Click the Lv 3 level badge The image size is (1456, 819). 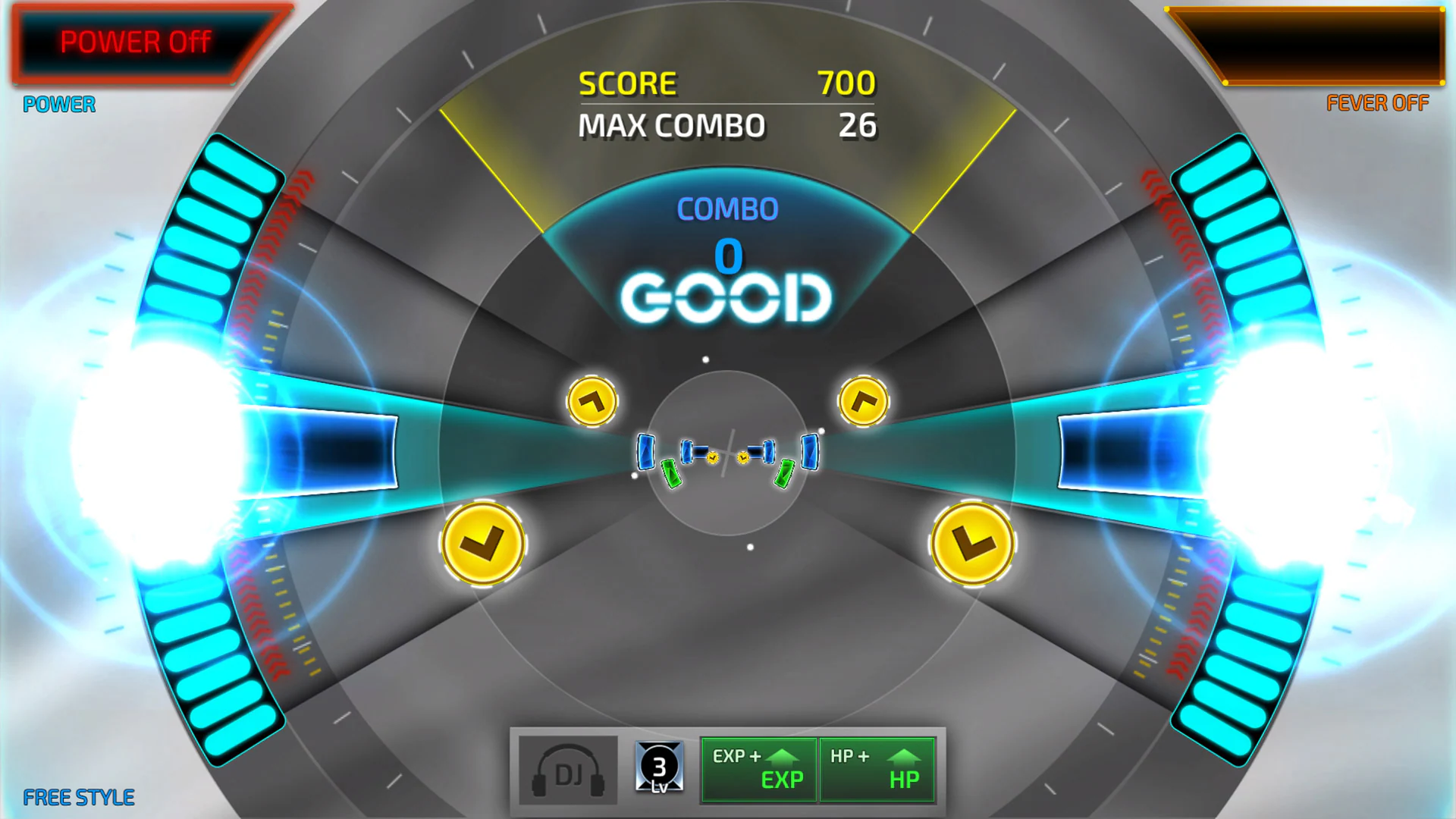[x=658, y=768]
